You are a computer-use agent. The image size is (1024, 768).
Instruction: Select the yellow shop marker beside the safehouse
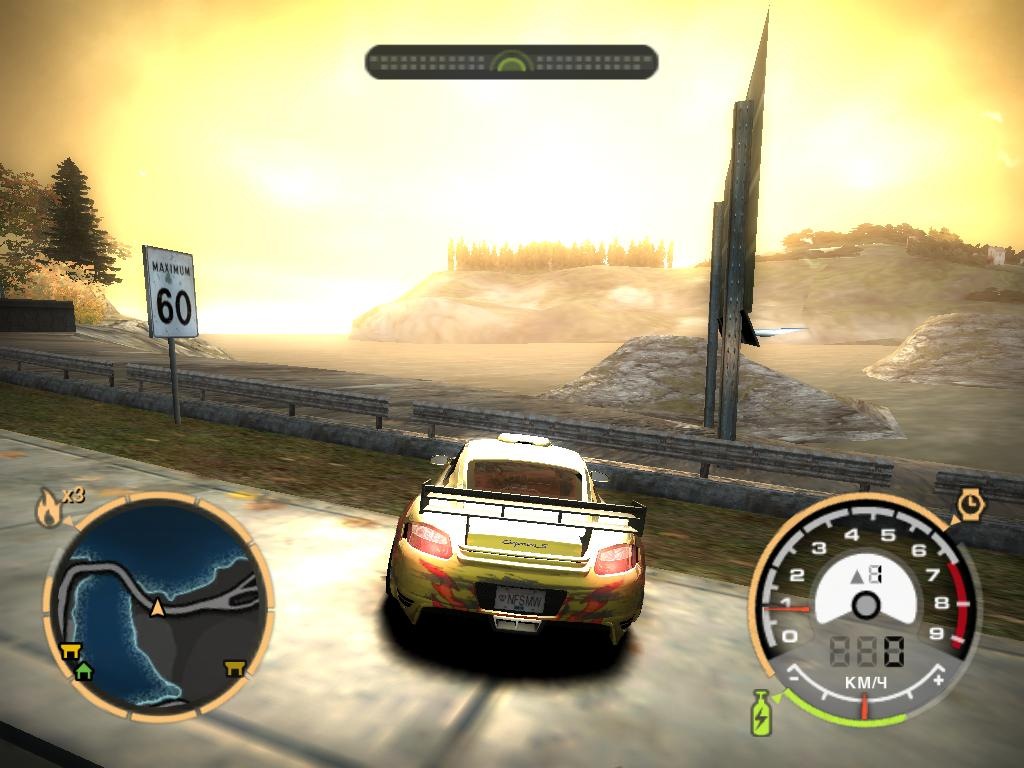[x=70, y=652]
